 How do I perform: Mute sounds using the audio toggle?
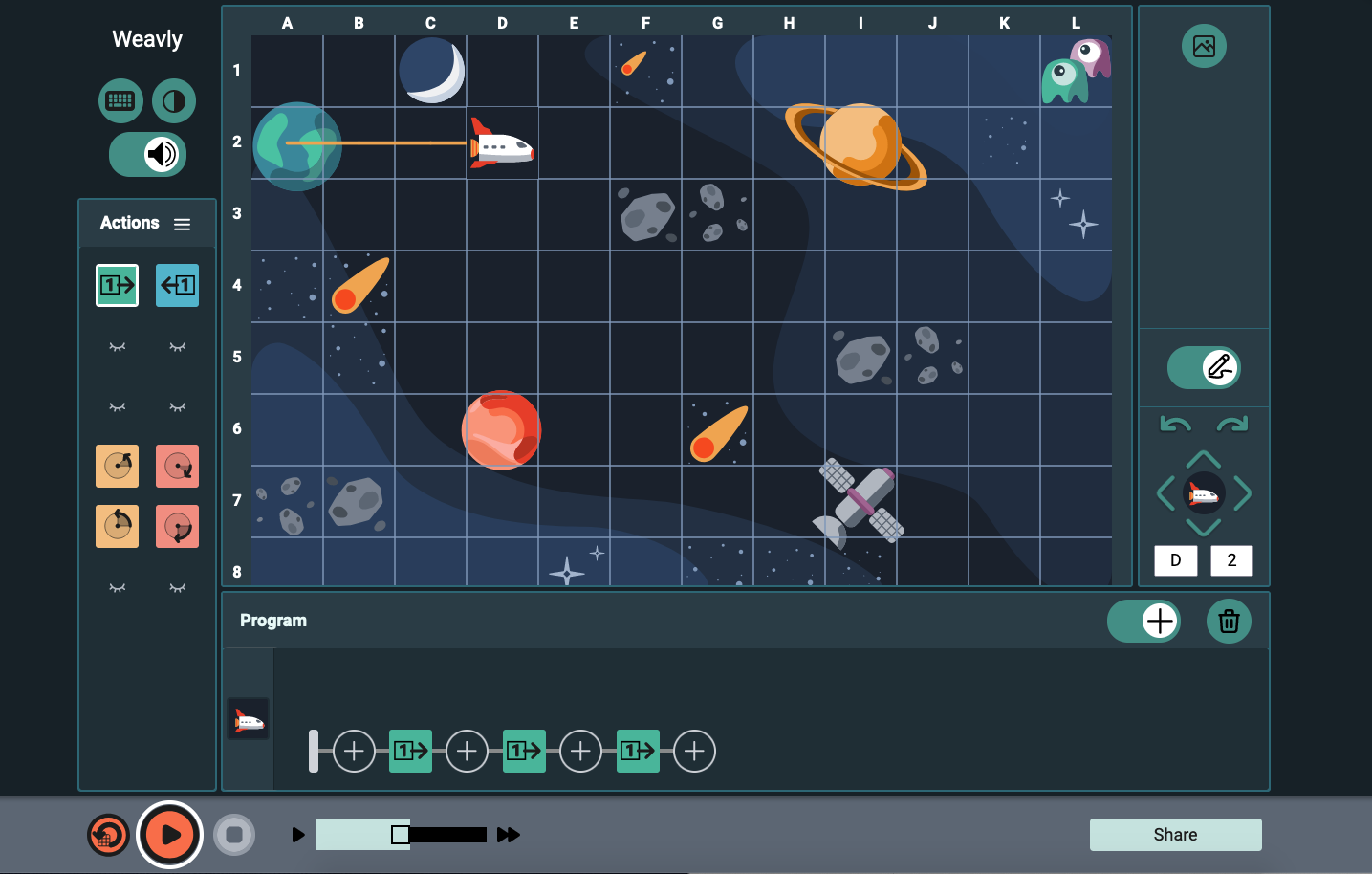(x=147, y=154)
